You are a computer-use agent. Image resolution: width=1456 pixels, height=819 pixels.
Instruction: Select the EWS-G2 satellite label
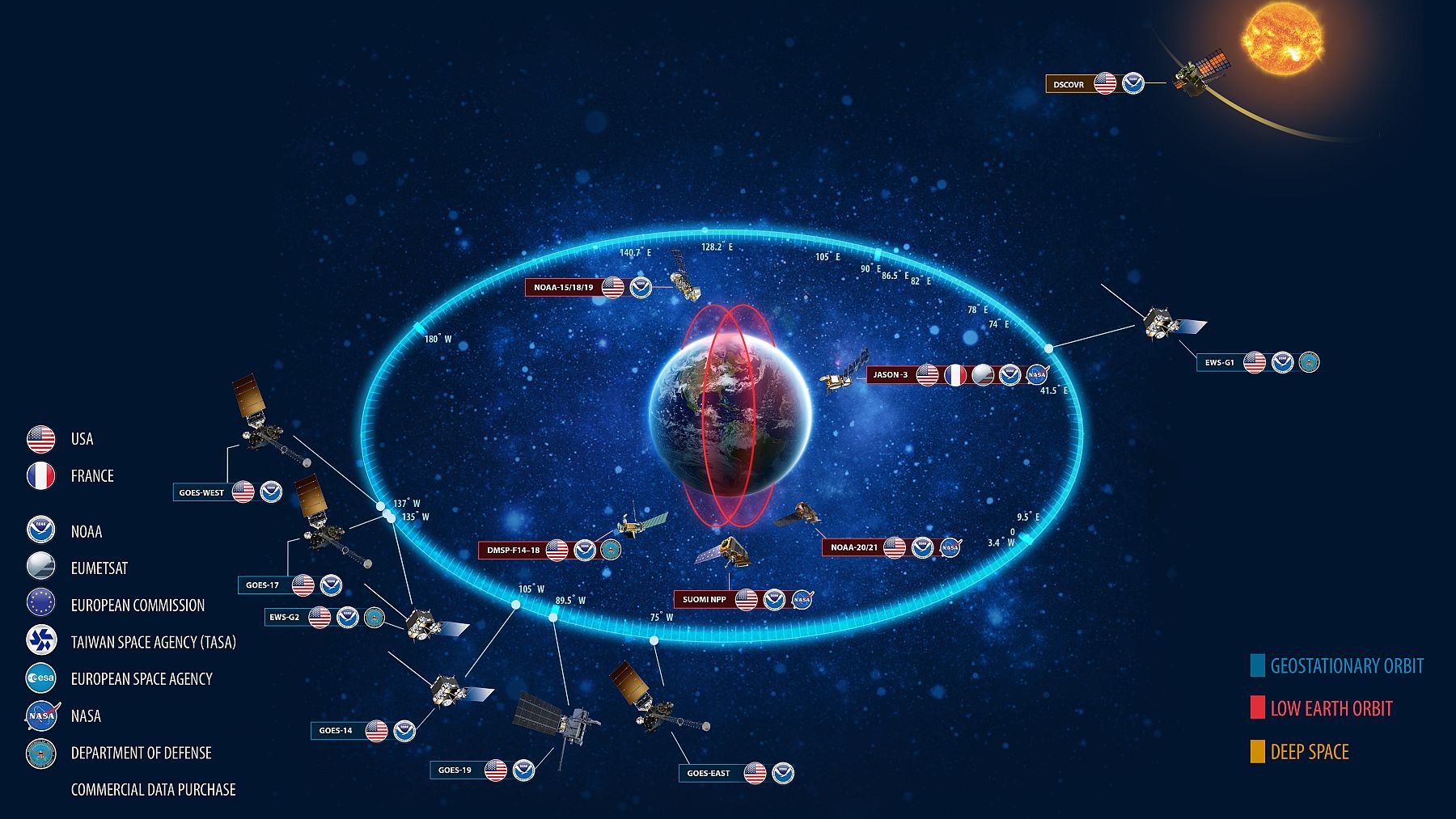[x=284, y=617]
